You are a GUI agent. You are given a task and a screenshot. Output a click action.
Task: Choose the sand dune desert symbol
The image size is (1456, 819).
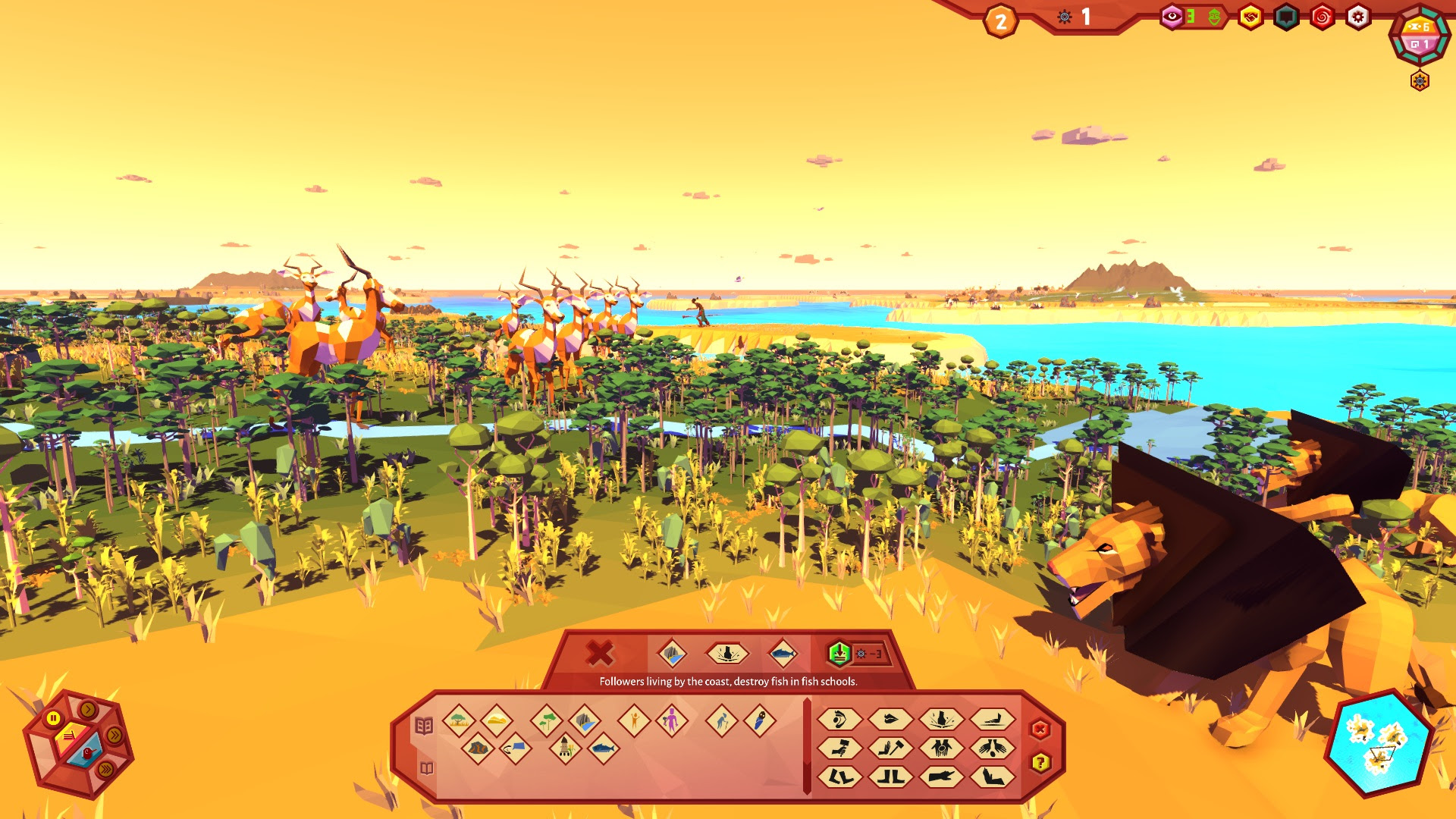tap(496, 720)
